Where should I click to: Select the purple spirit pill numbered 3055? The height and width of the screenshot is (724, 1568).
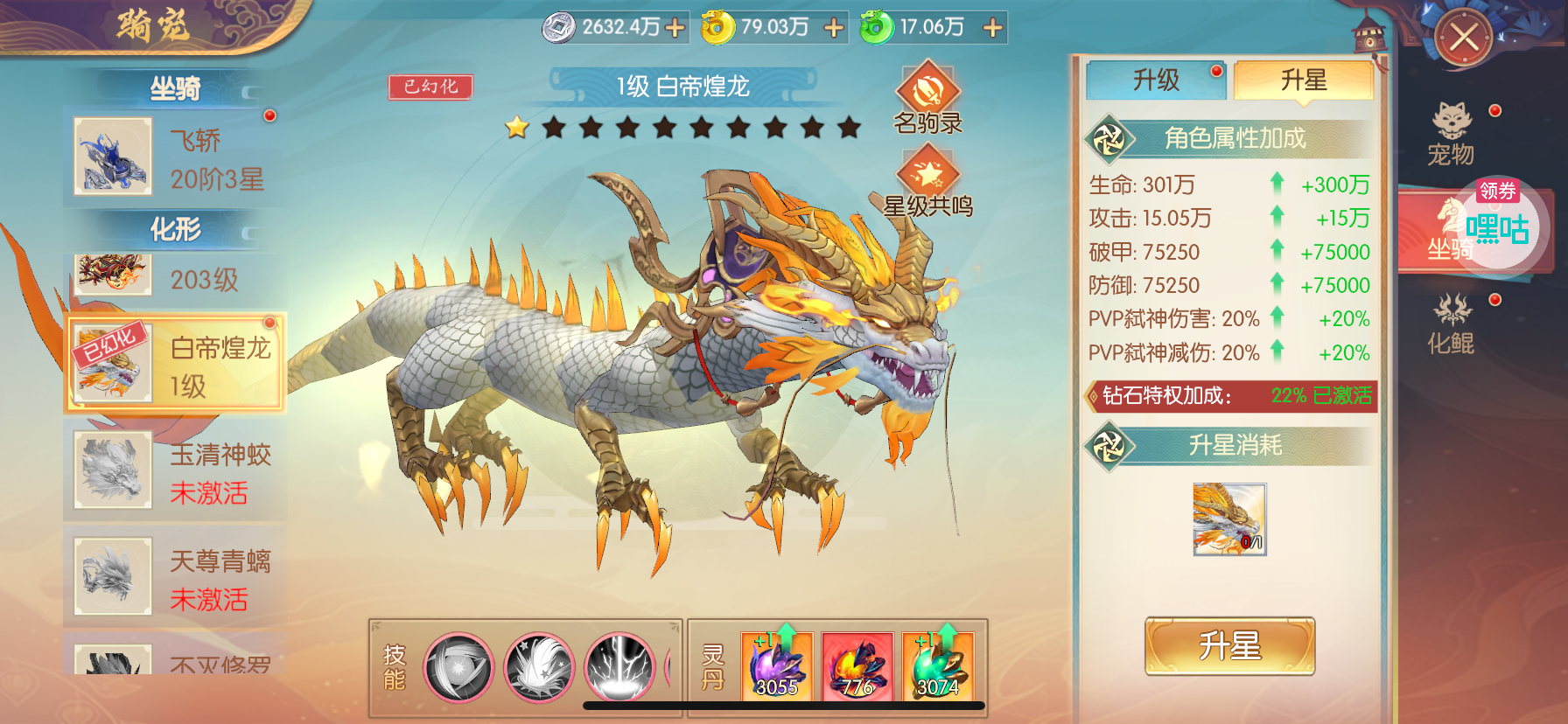tap(777, 667)
